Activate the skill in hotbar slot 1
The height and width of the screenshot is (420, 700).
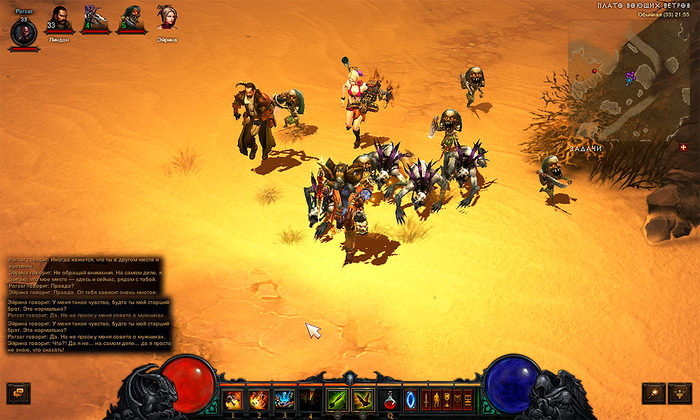point(233,399)
